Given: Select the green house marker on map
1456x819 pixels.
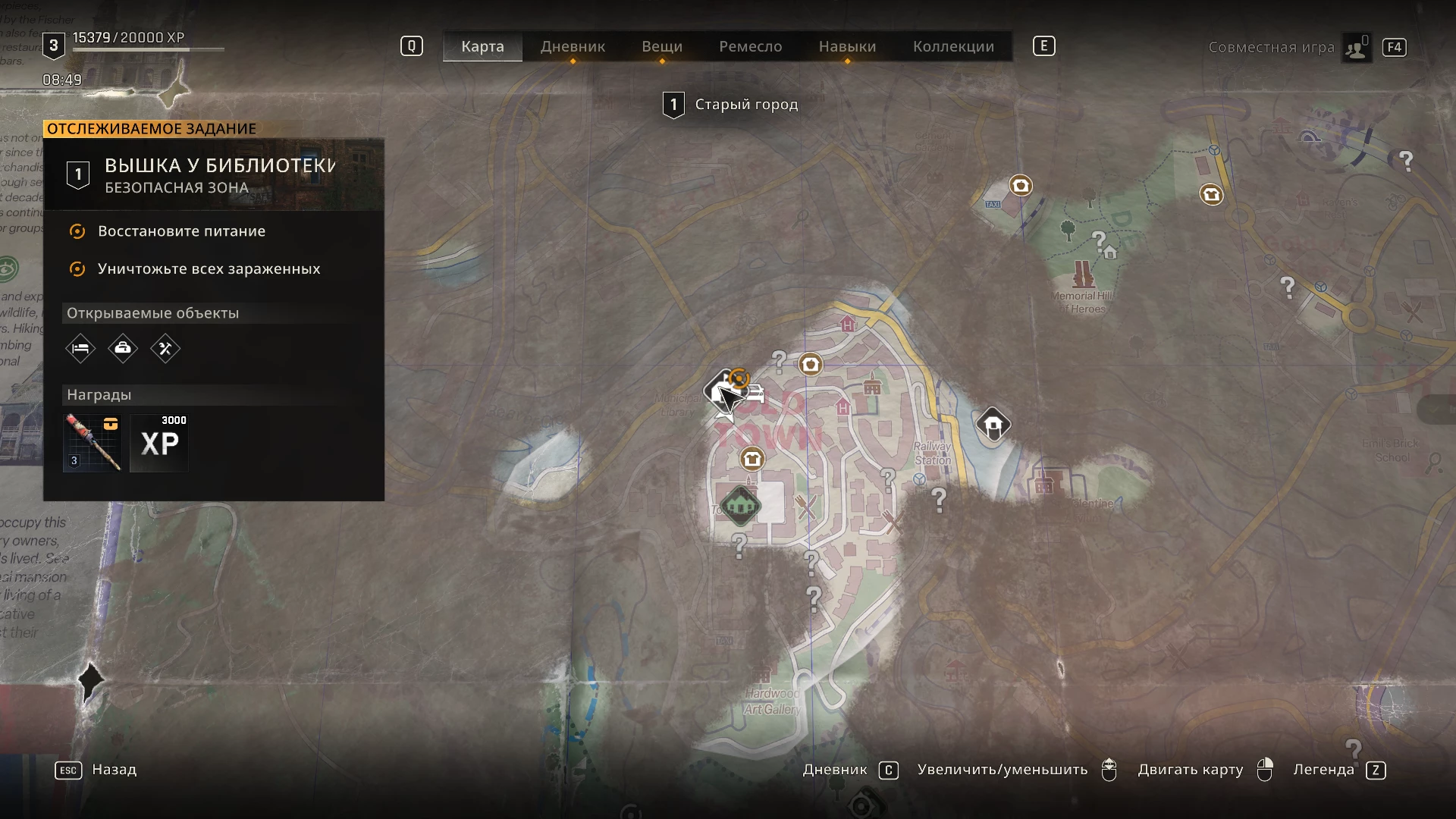Looking at the screenshot, I should pos(740,504).
